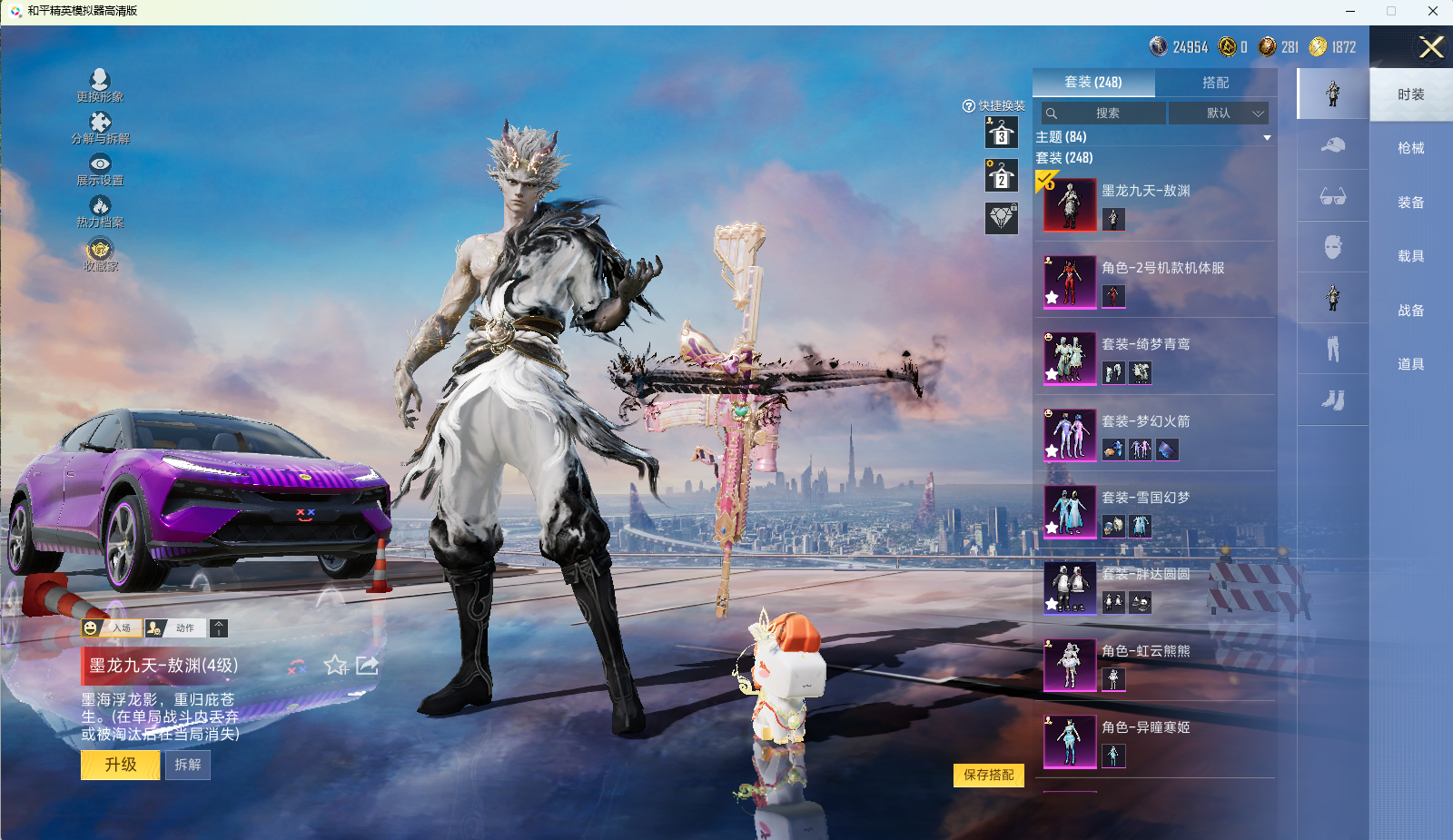Open the 默认 sort dropdown
The width and height of the screenshot is (1453, 840).
click(x=1219, y=114)
